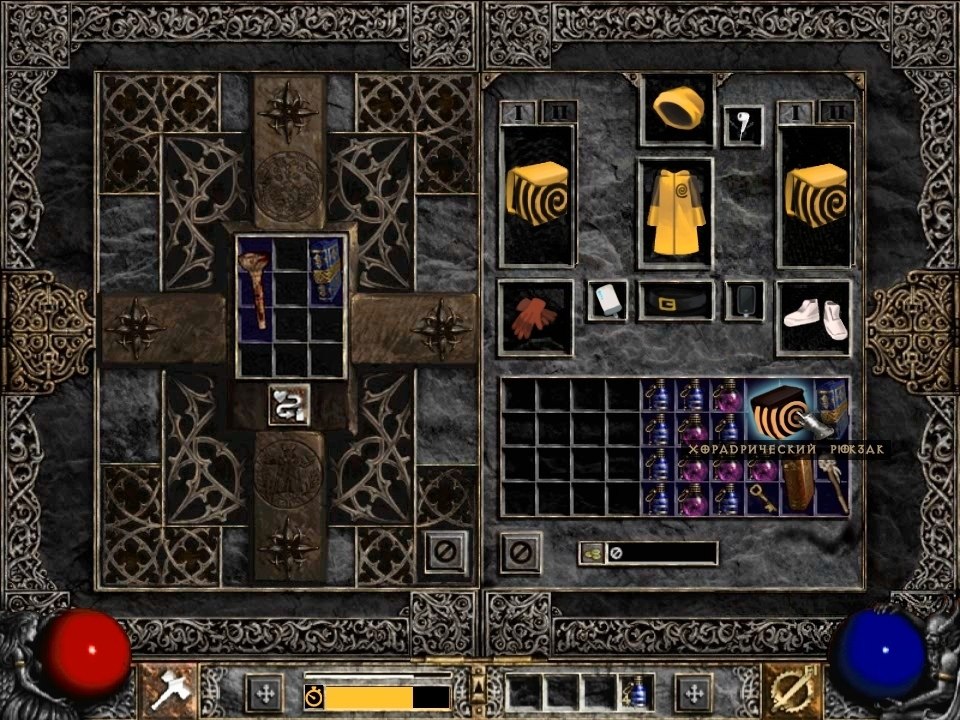Viewport: 960px width, 720px height.
Task: Select the black phone in the right ring slot
Action: point(744,300)
